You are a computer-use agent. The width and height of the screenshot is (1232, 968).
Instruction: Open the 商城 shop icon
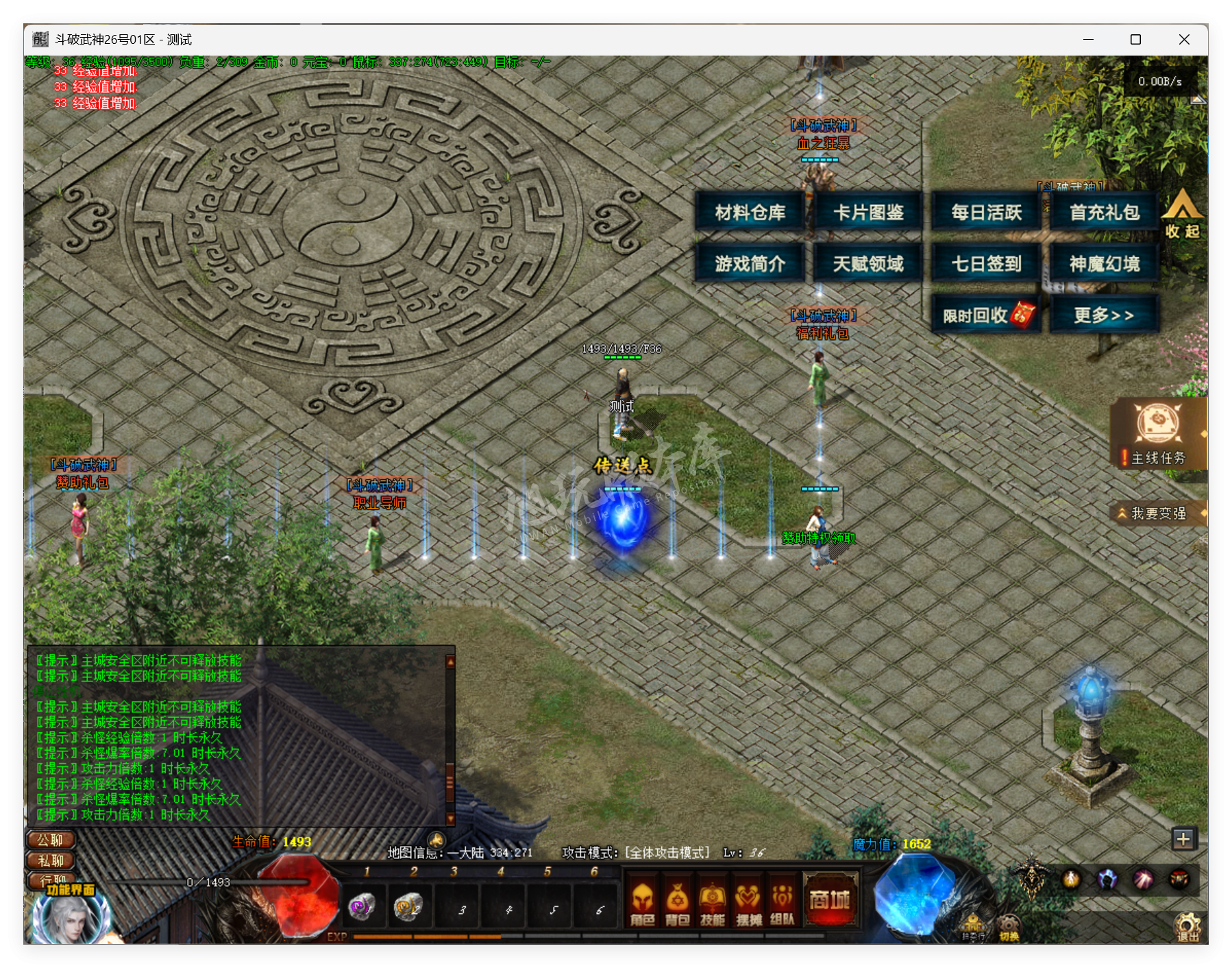tap(831, 902)
